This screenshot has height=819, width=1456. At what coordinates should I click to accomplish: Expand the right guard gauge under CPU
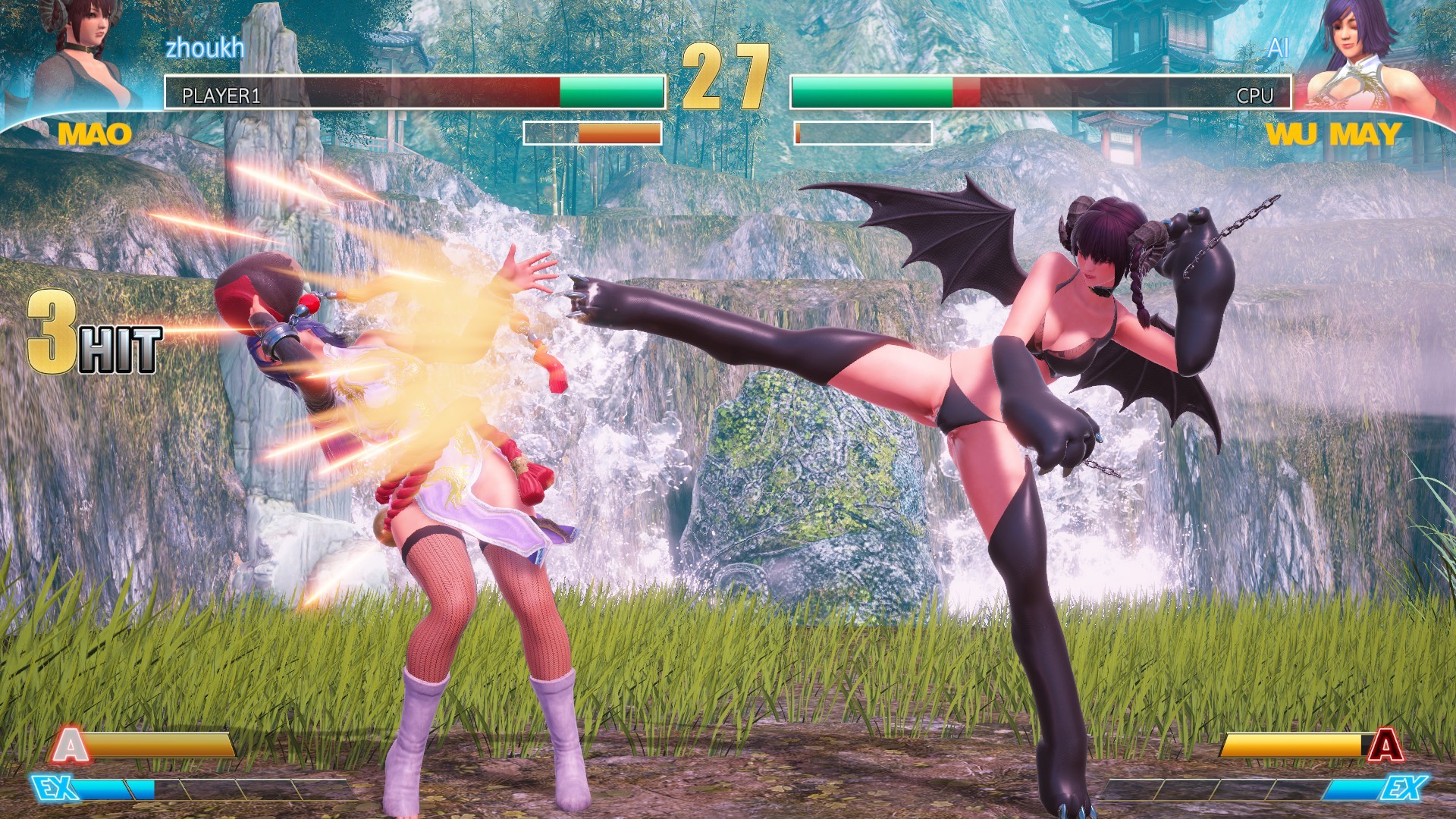point(864,133)
